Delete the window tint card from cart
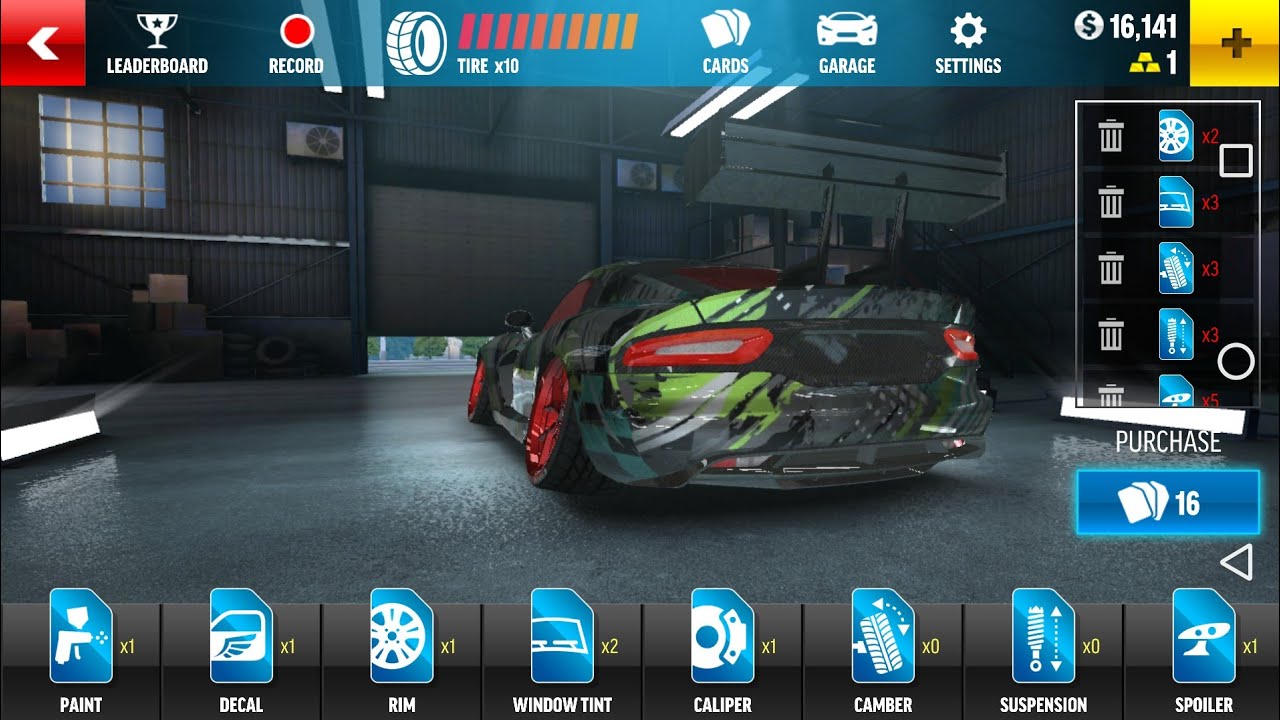The image size is (1280, 720). click(x=1111, y=202)
